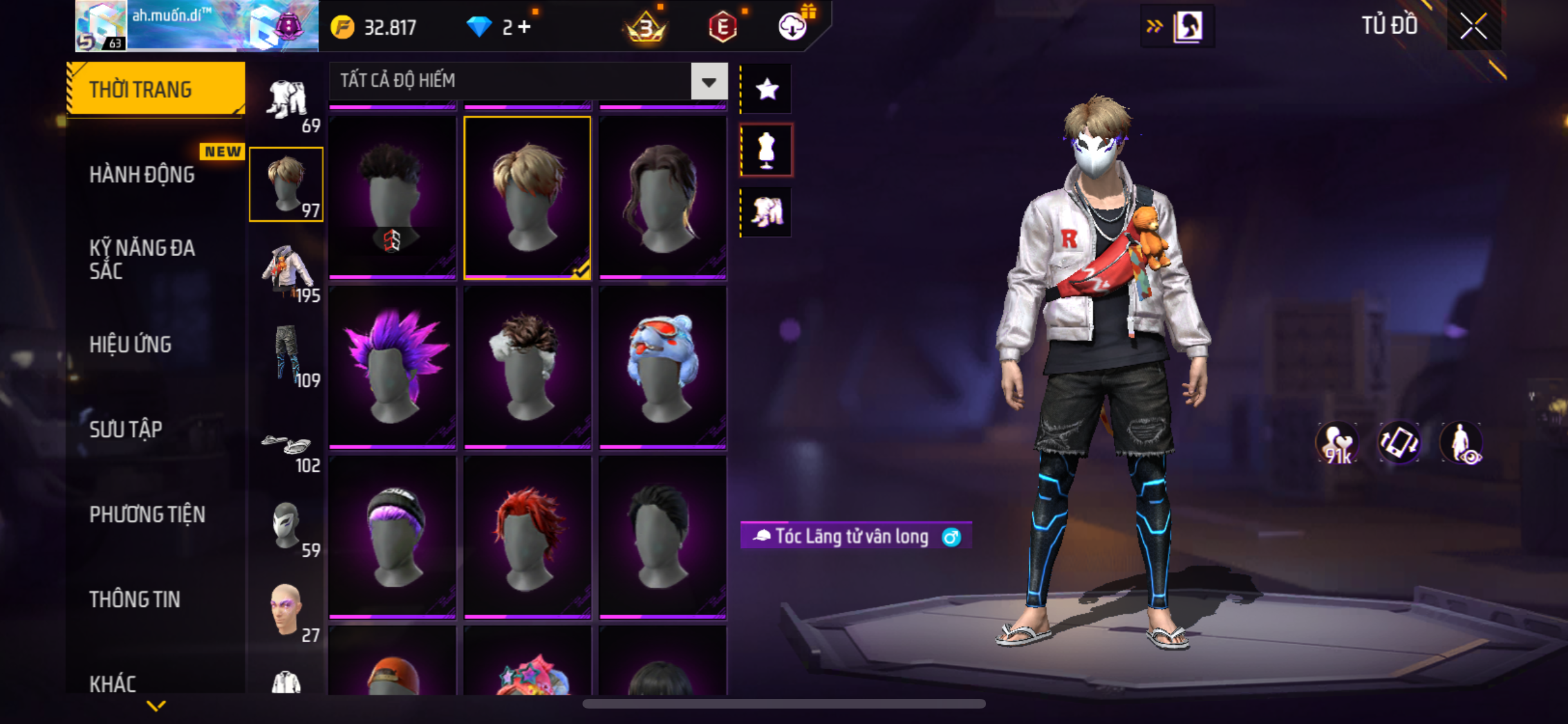Add diamonds with the plus button

coord(525,27)
